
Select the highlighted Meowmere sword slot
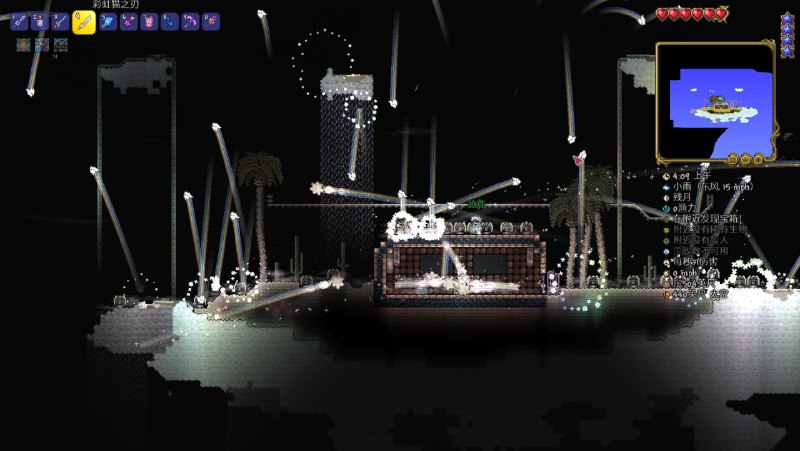coord(85,22)
